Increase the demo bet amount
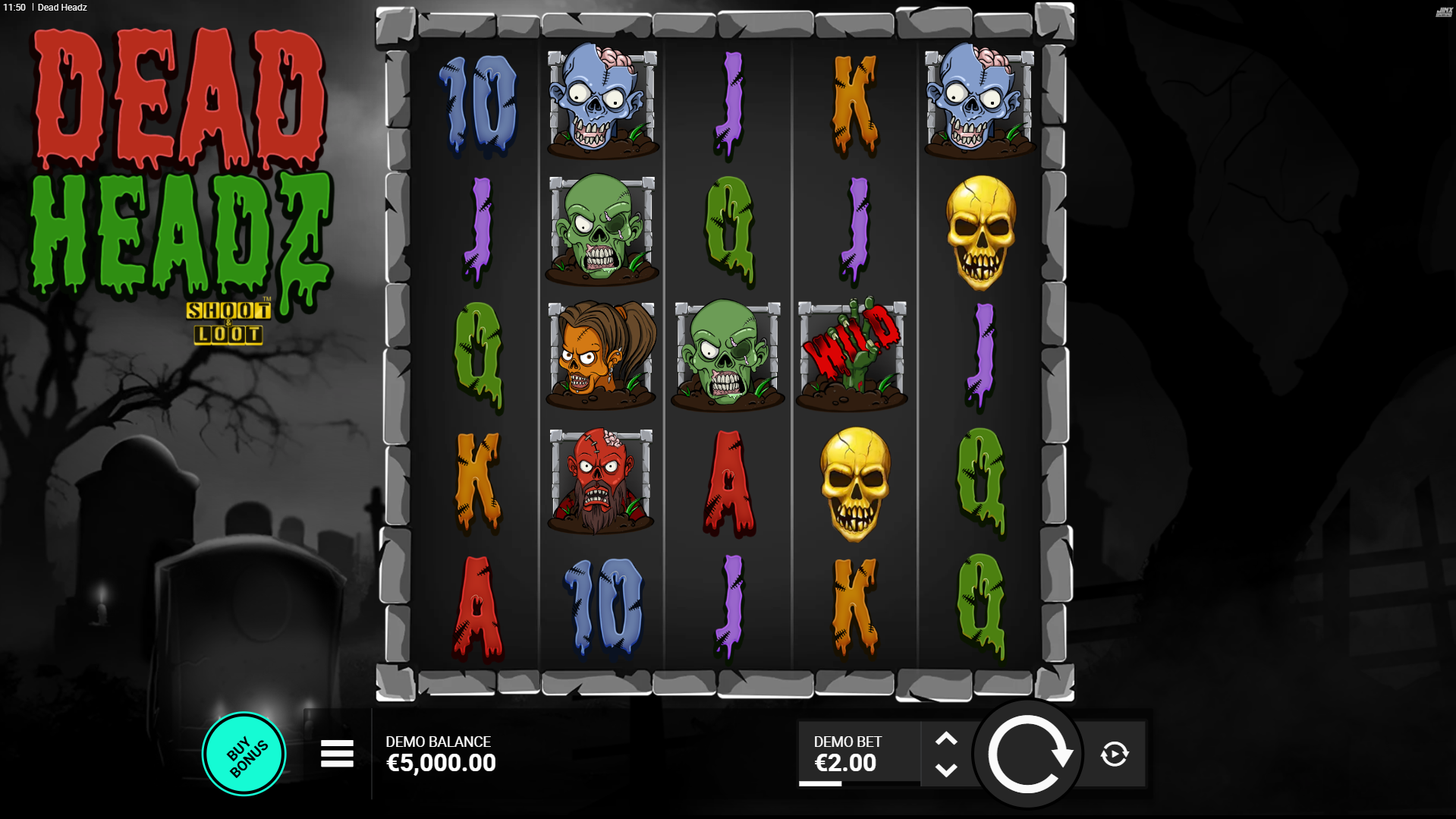This screenshot has width=1456, height=819. (x=945, y=739)
